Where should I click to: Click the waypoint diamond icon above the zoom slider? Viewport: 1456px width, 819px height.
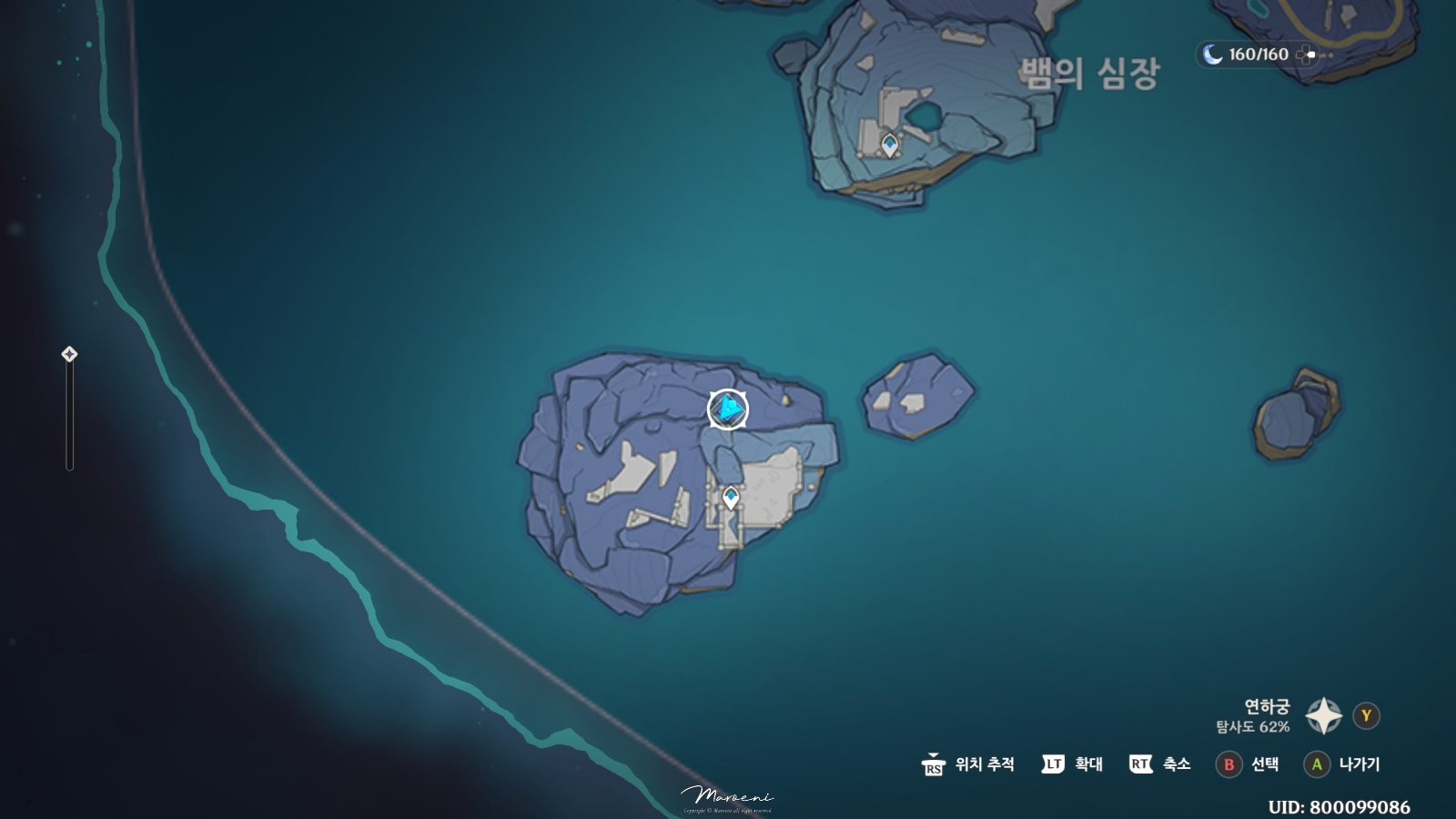coord(67,356)
